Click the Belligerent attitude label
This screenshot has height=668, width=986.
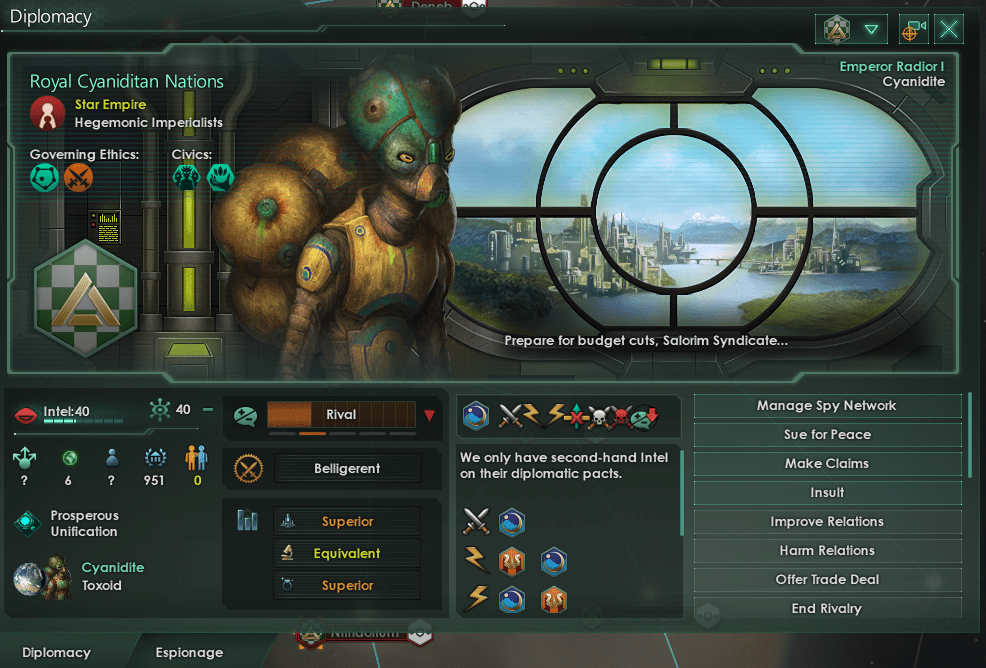tap(347, 468)
